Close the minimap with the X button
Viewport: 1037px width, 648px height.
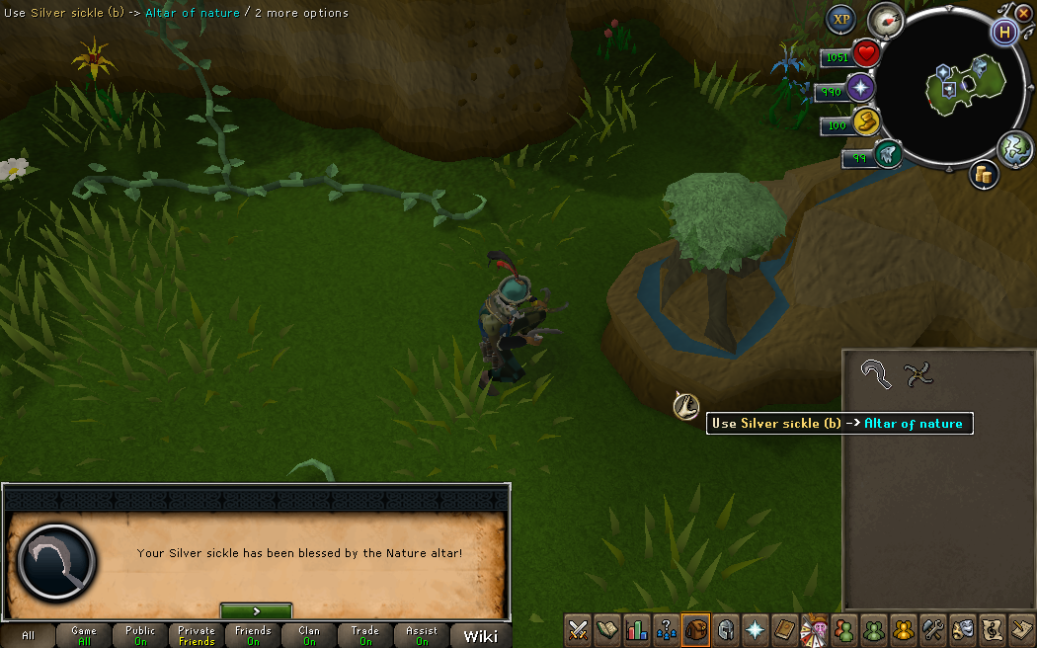click(x=1023, y=14)
